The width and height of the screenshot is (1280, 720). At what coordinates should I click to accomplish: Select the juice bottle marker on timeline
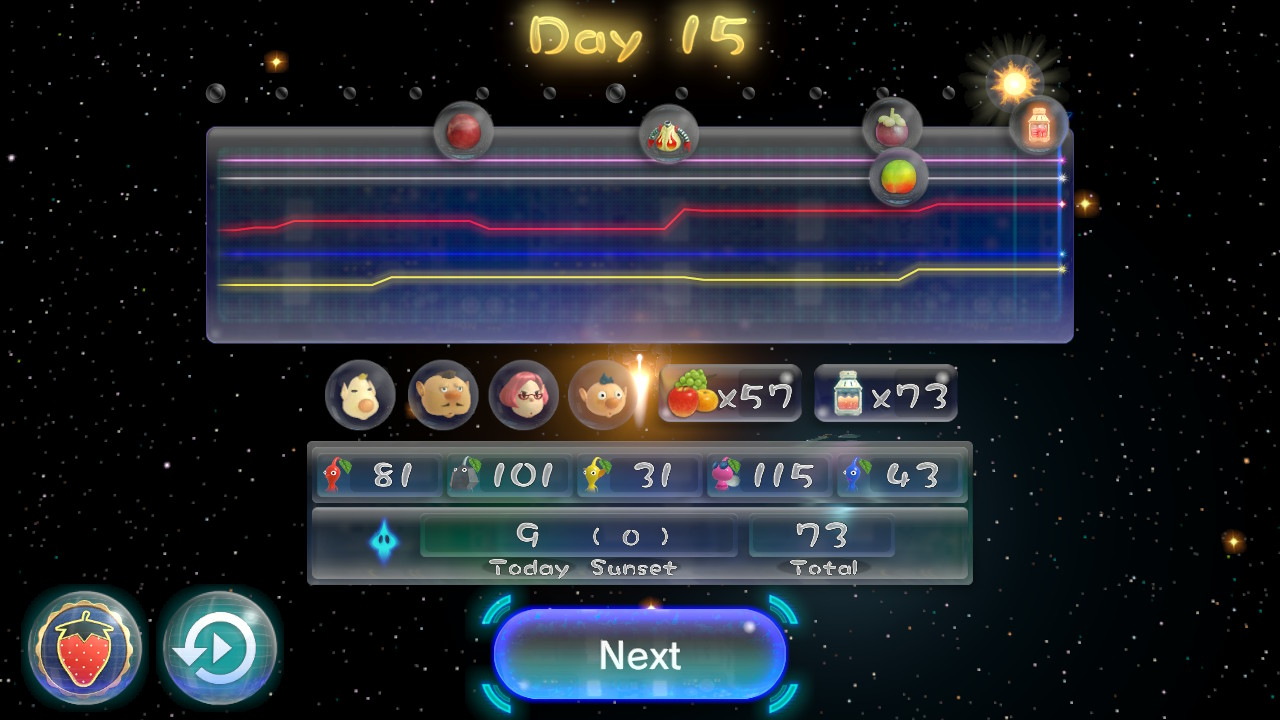pyautogui.click(x=1039, y=125)
